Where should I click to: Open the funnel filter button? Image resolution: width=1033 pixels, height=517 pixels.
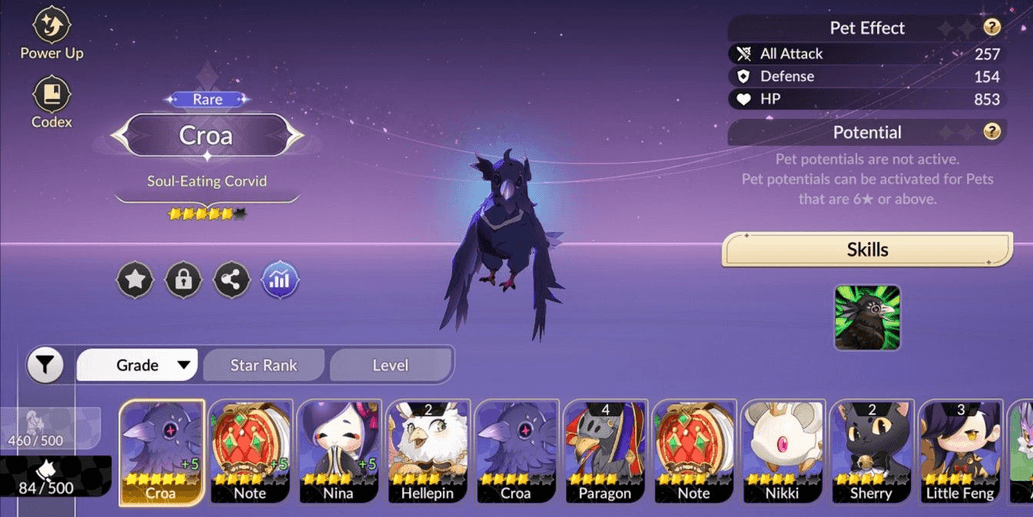pyautogui.click(x=45, y=365)
